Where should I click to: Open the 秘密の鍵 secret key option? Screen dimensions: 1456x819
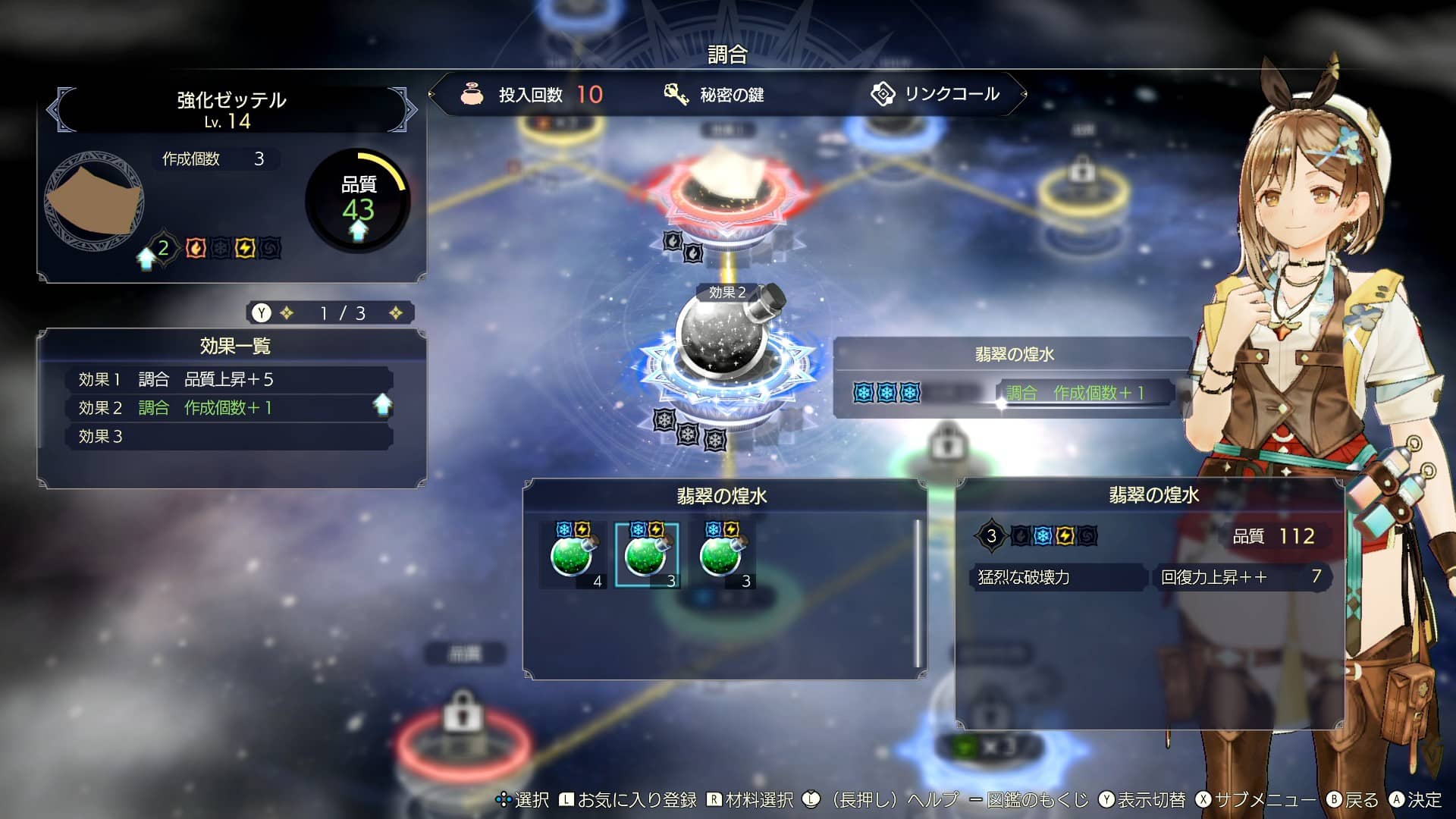(714, 95)
